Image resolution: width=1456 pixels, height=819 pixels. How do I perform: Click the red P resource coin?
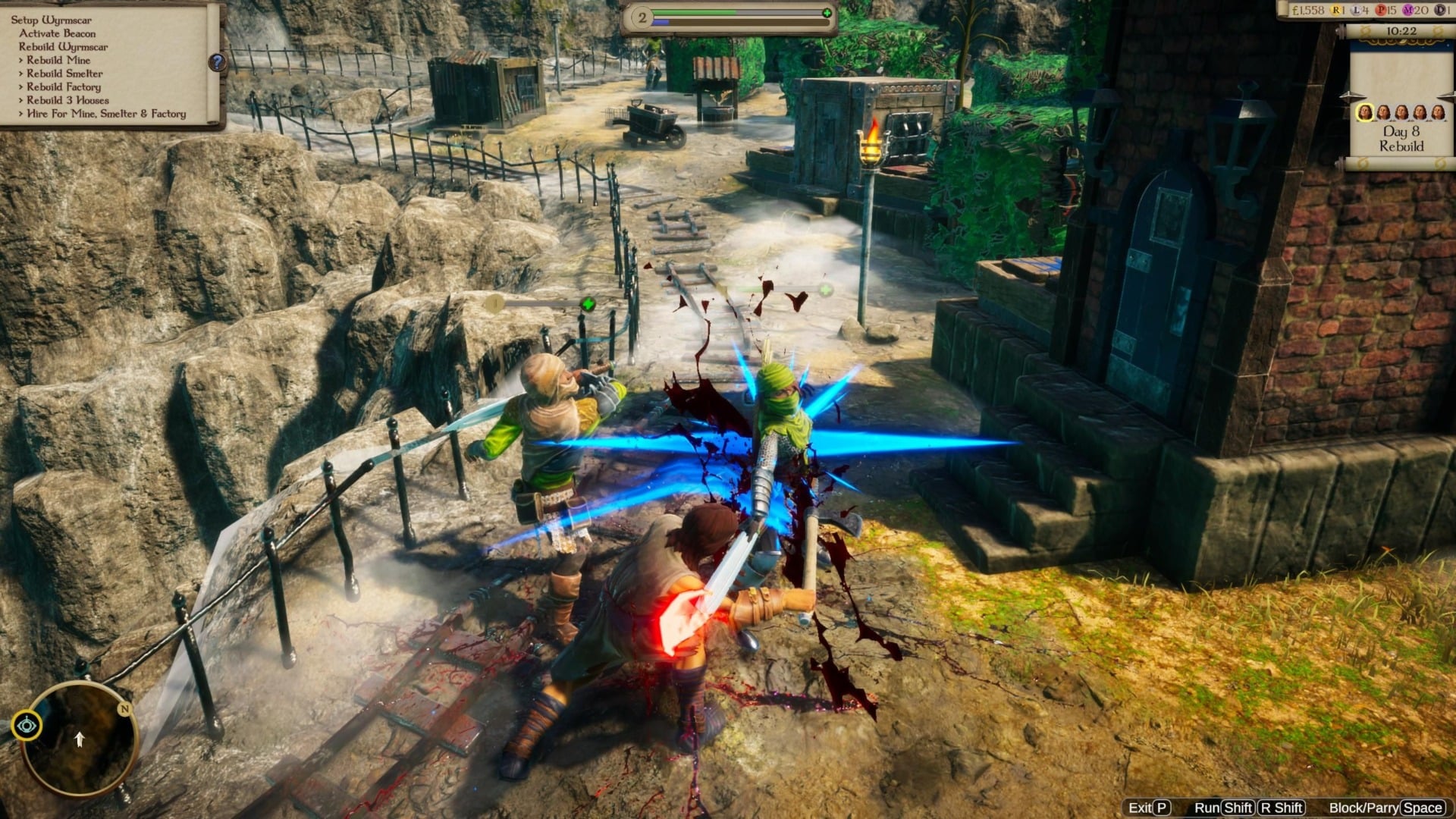(x=1382, y=11)
